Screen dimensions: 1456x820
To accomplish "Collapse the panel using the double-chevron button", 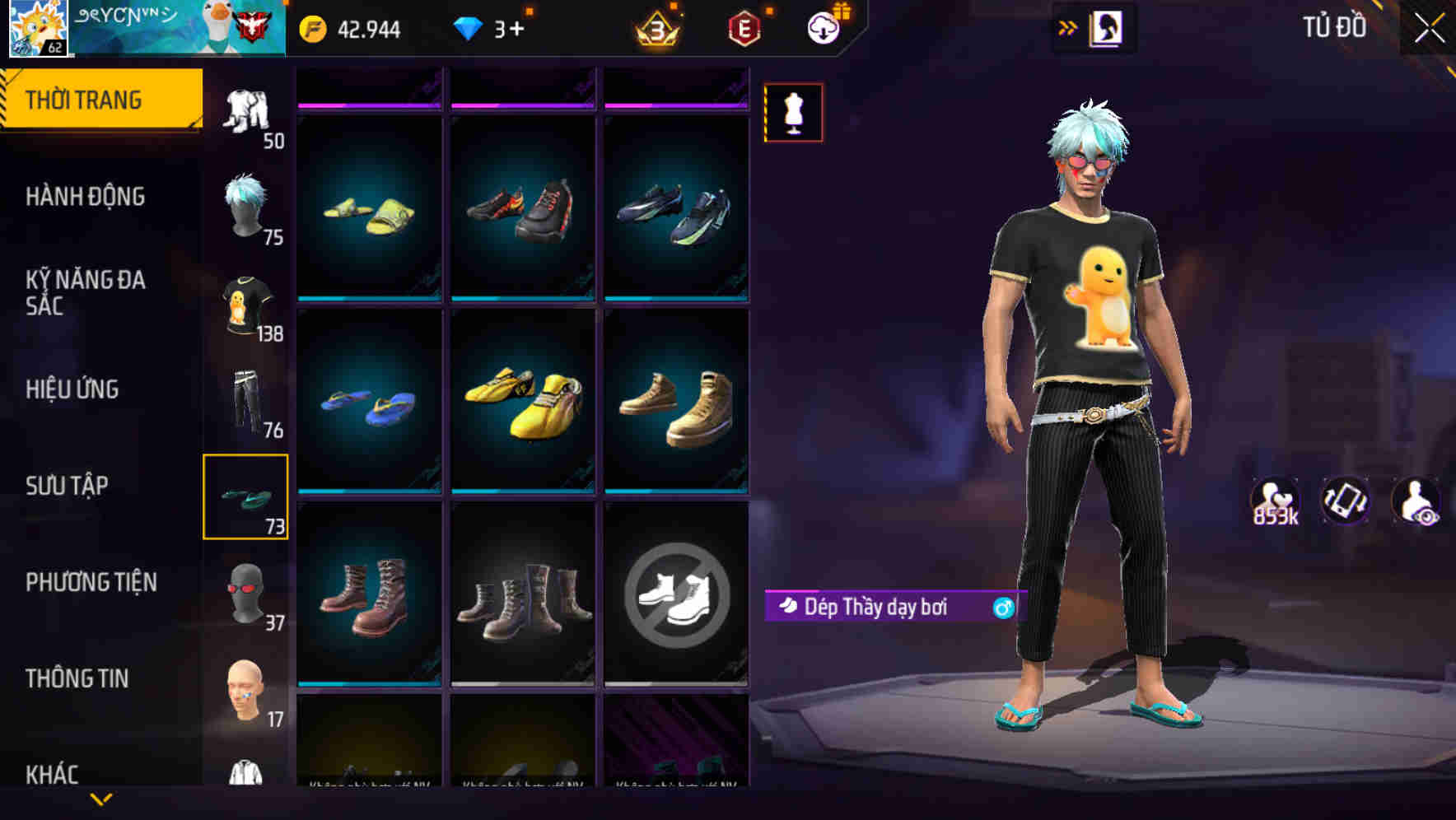I will 1068,26.
